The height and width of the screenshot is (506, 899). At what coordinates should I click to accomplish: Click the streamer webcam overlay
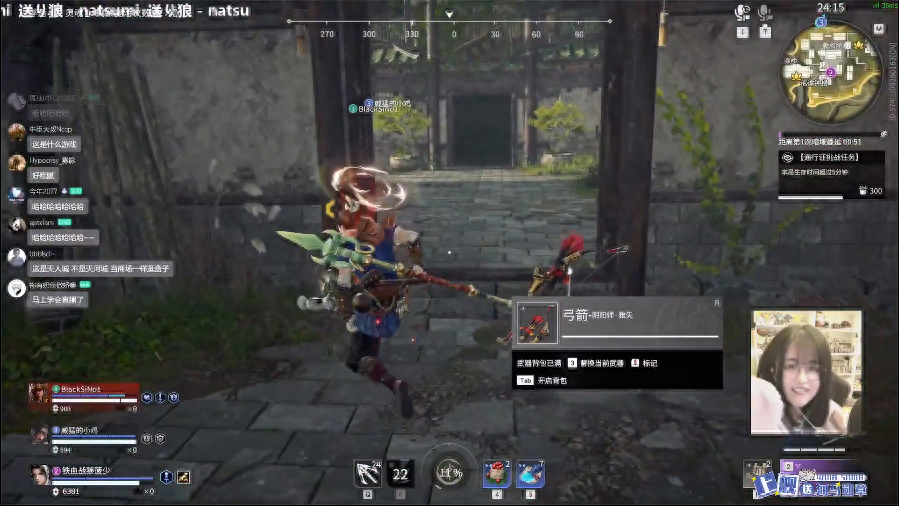[x=806, y=372]
